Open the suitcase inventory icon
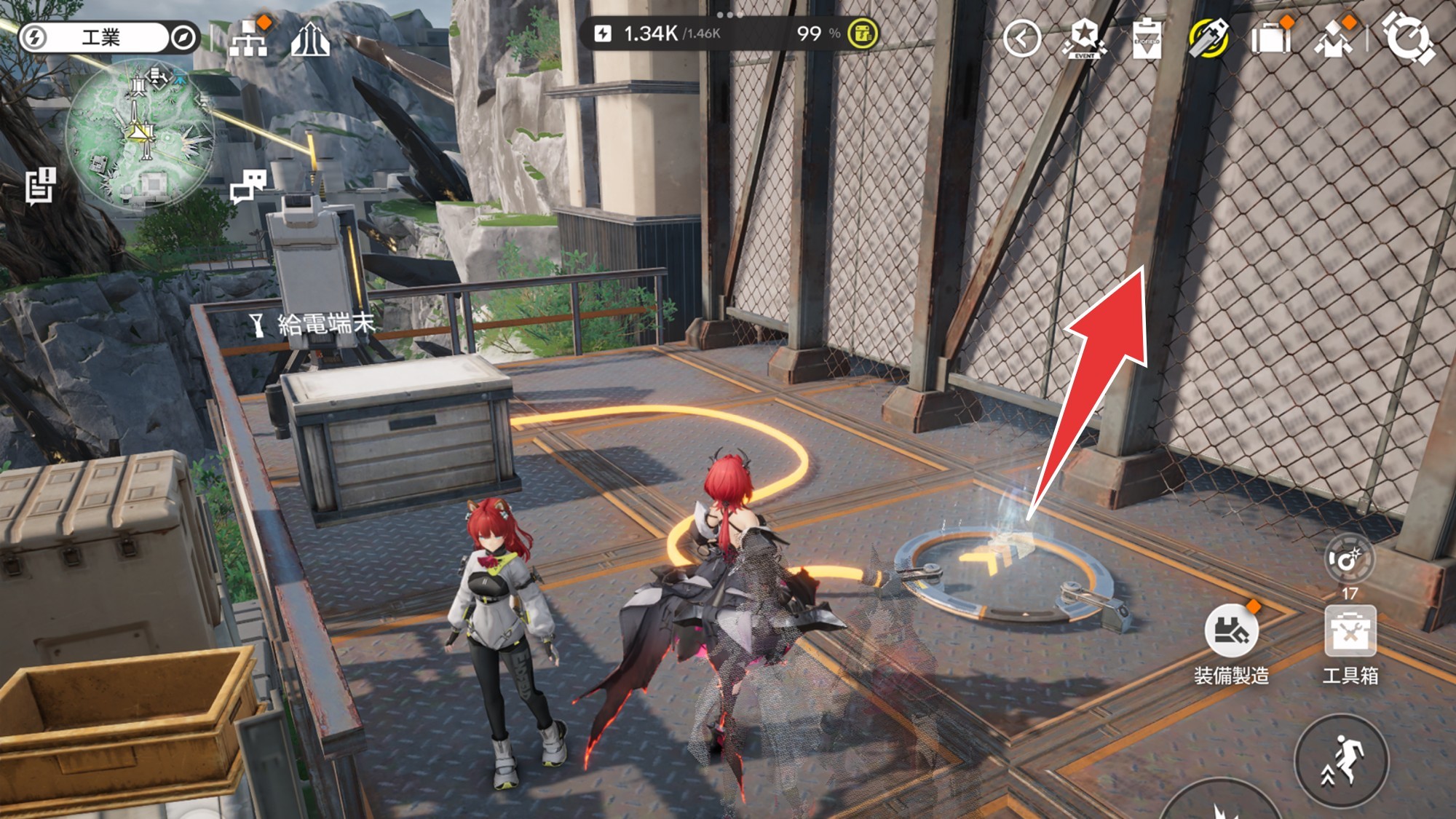1456x819 pixels. pos(1270,38)
